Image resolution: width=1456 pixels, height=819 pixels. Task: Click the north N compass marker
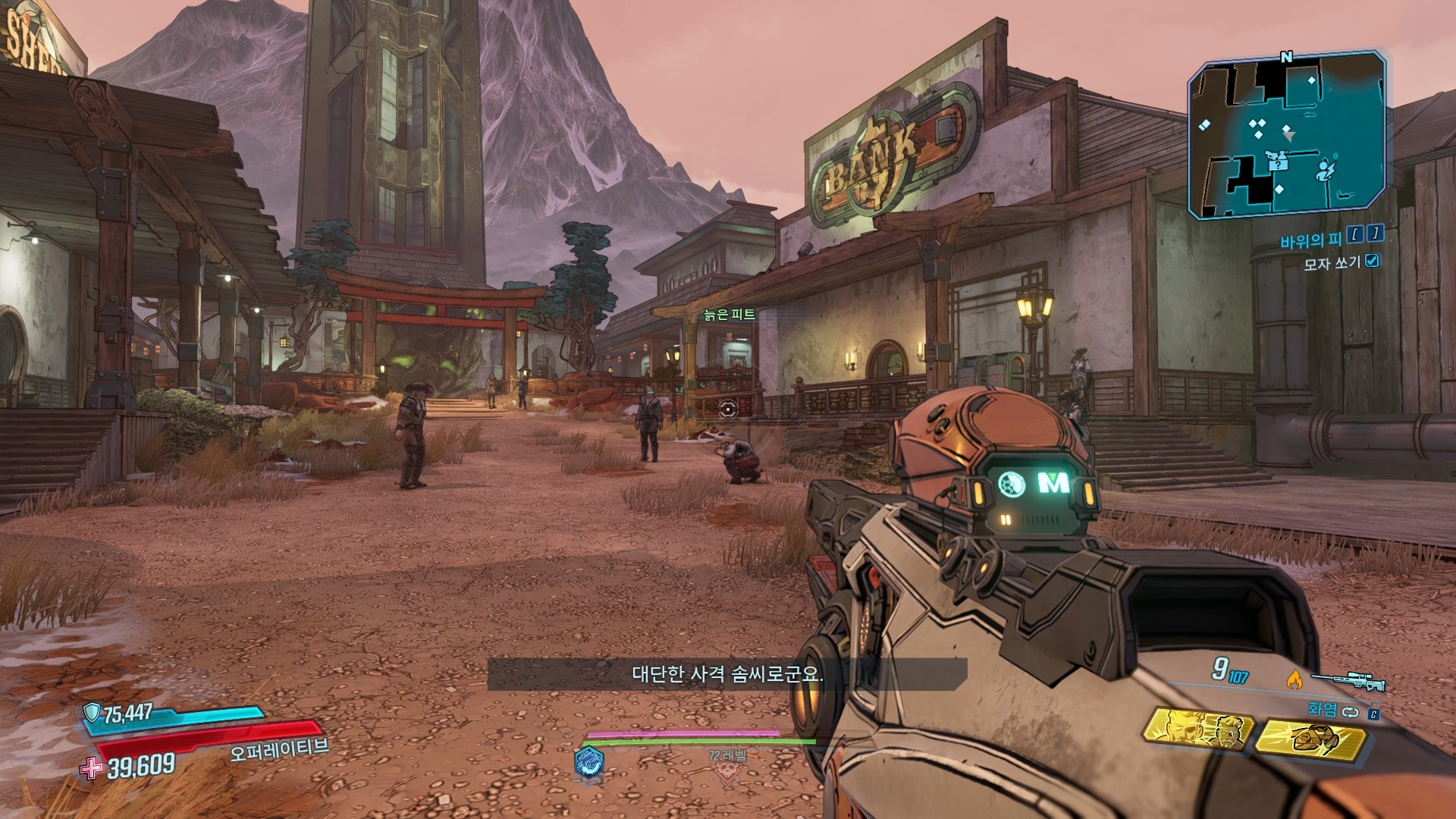coord(1286,57)
